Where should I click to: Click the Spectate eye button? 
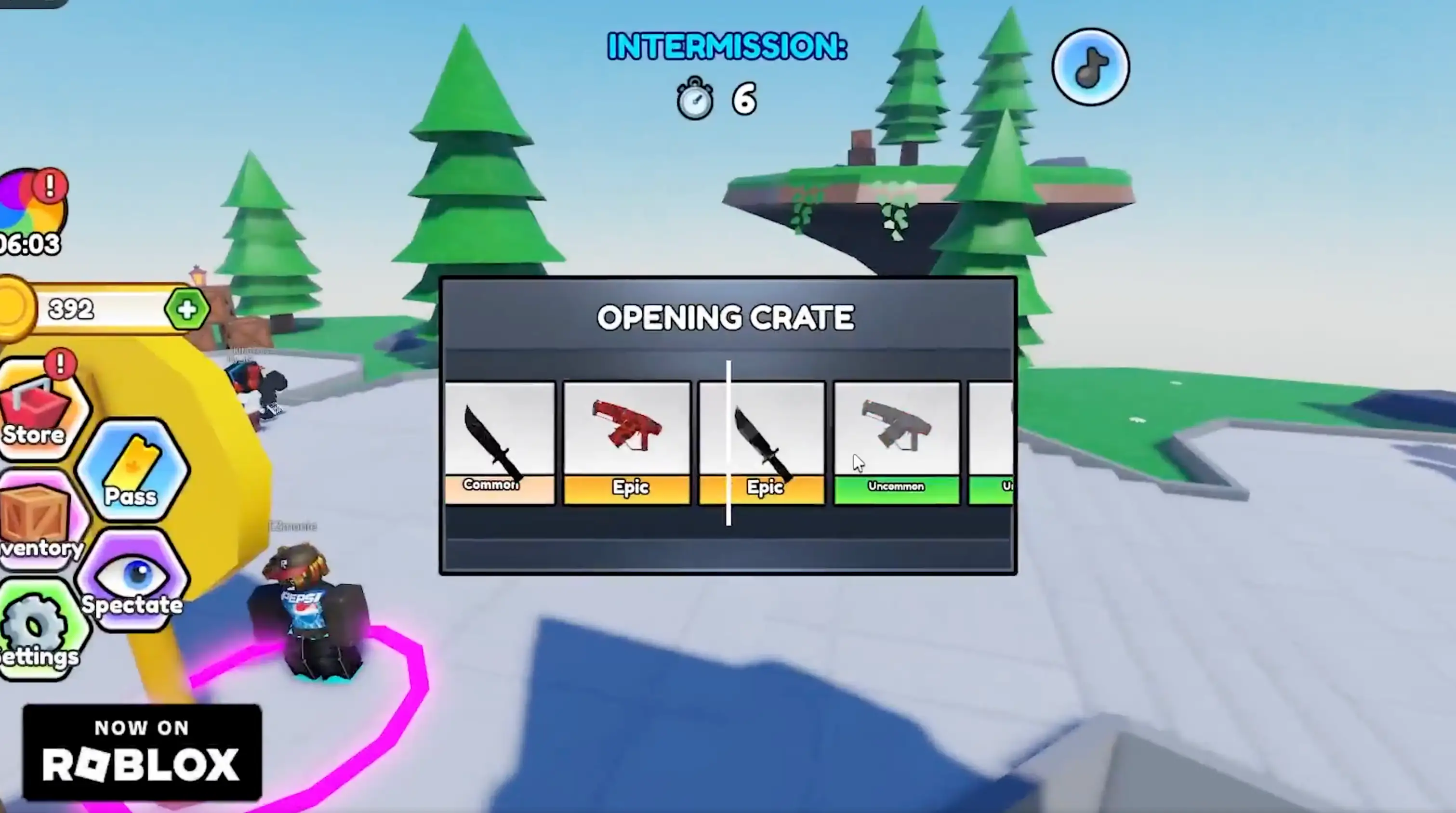pyautogui.click(x=133, y=582)
